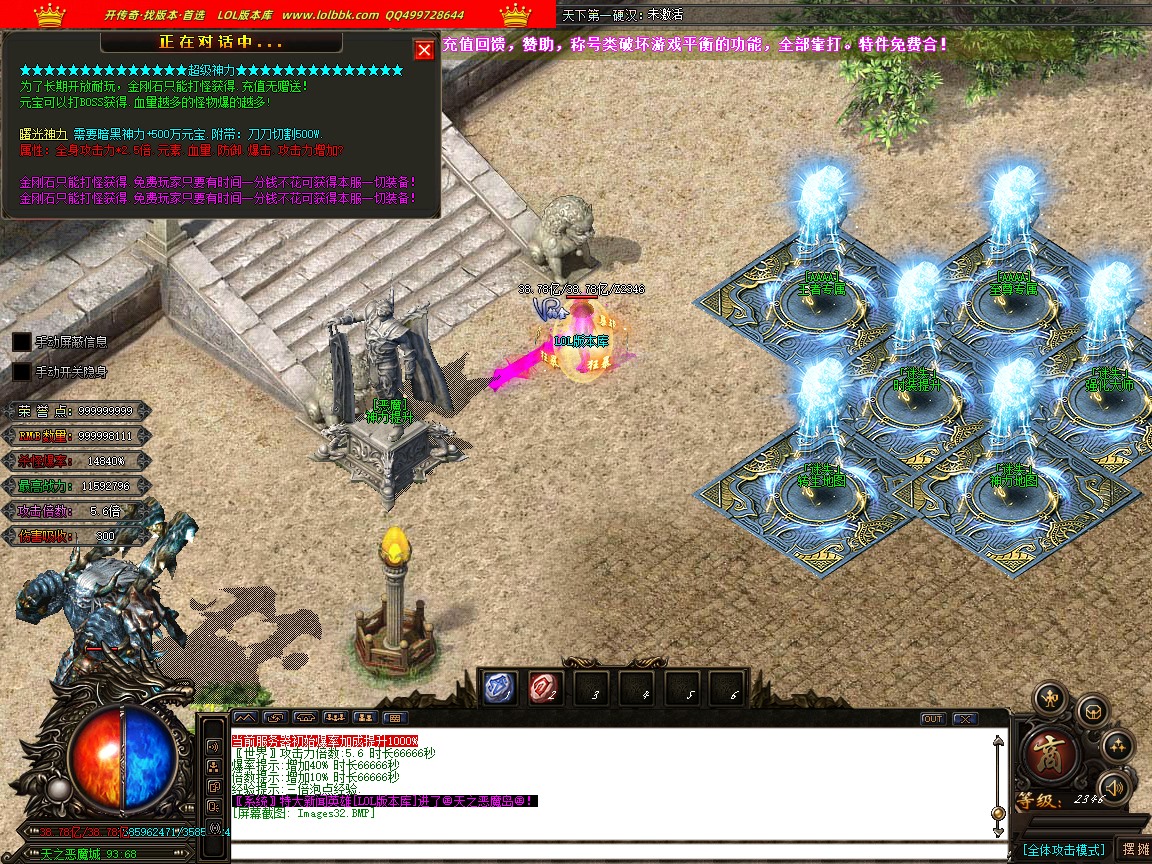Toggle the speaker sound icon
Viewport: 1152px width, 864px height.
pos(1111,788)
